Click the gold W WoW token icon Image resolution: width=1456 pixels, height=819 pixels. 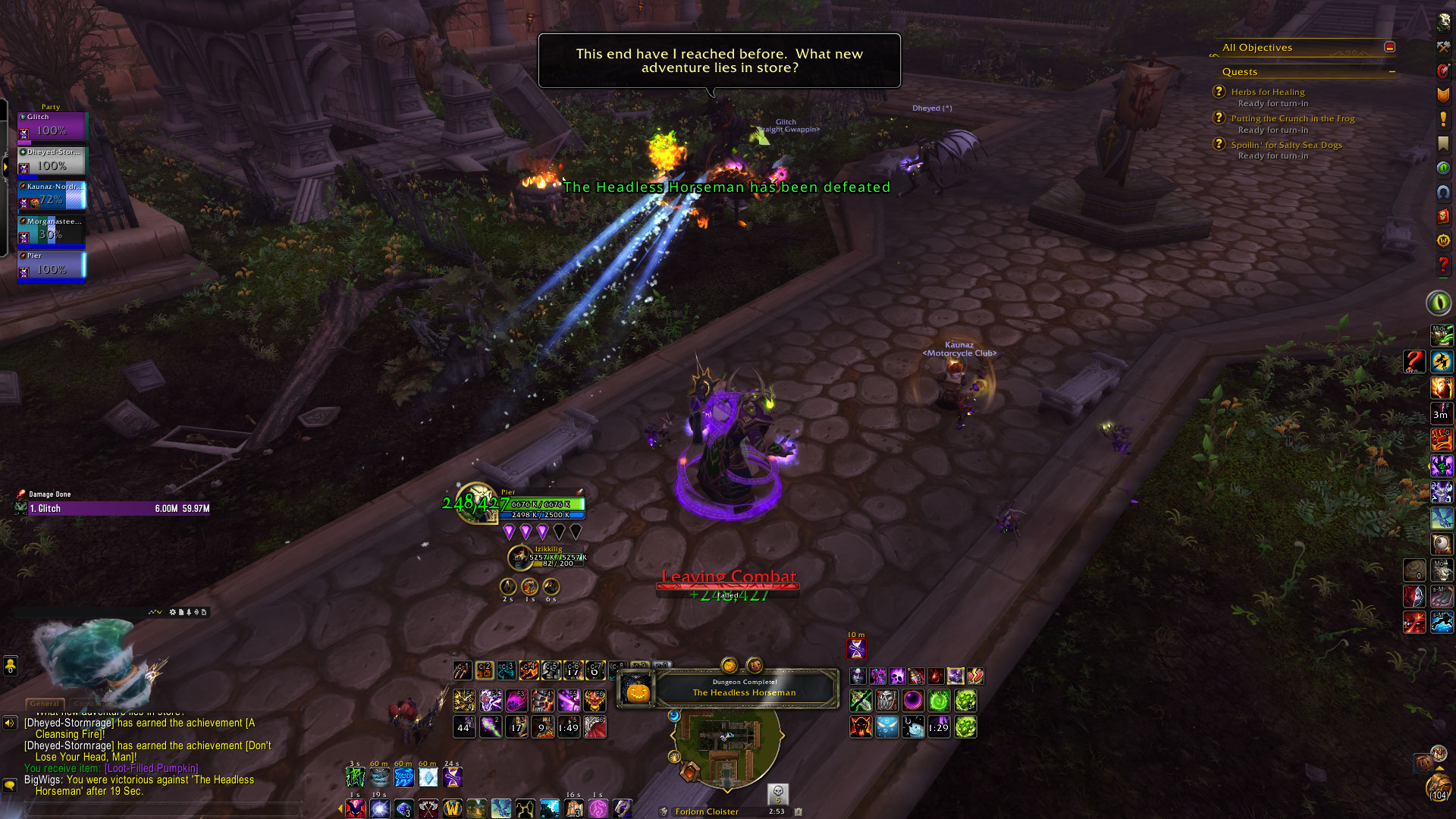coord(453,808)
